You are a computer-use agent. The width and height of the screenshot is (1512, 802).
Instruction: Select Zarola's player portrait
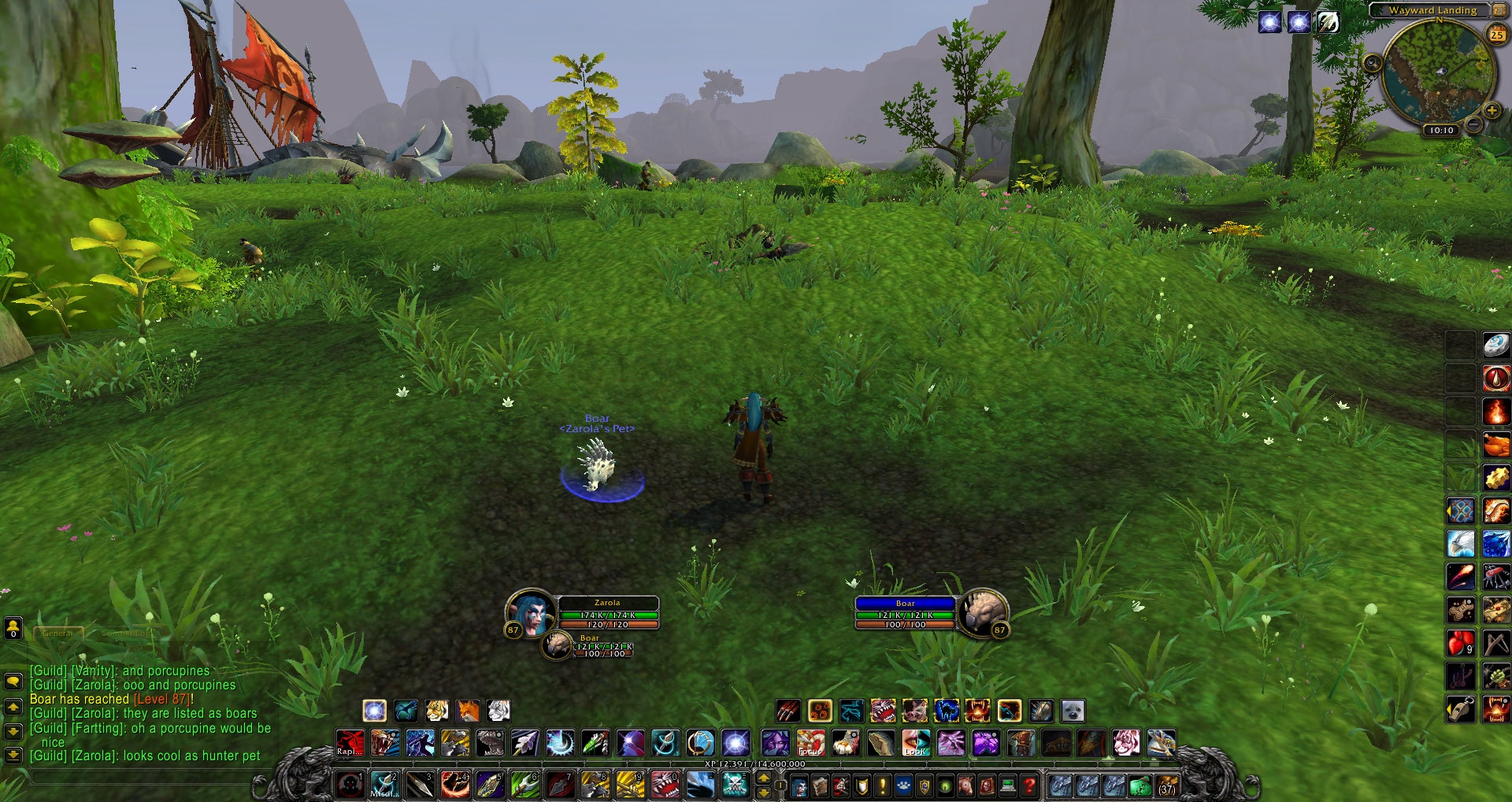[532, 612]
